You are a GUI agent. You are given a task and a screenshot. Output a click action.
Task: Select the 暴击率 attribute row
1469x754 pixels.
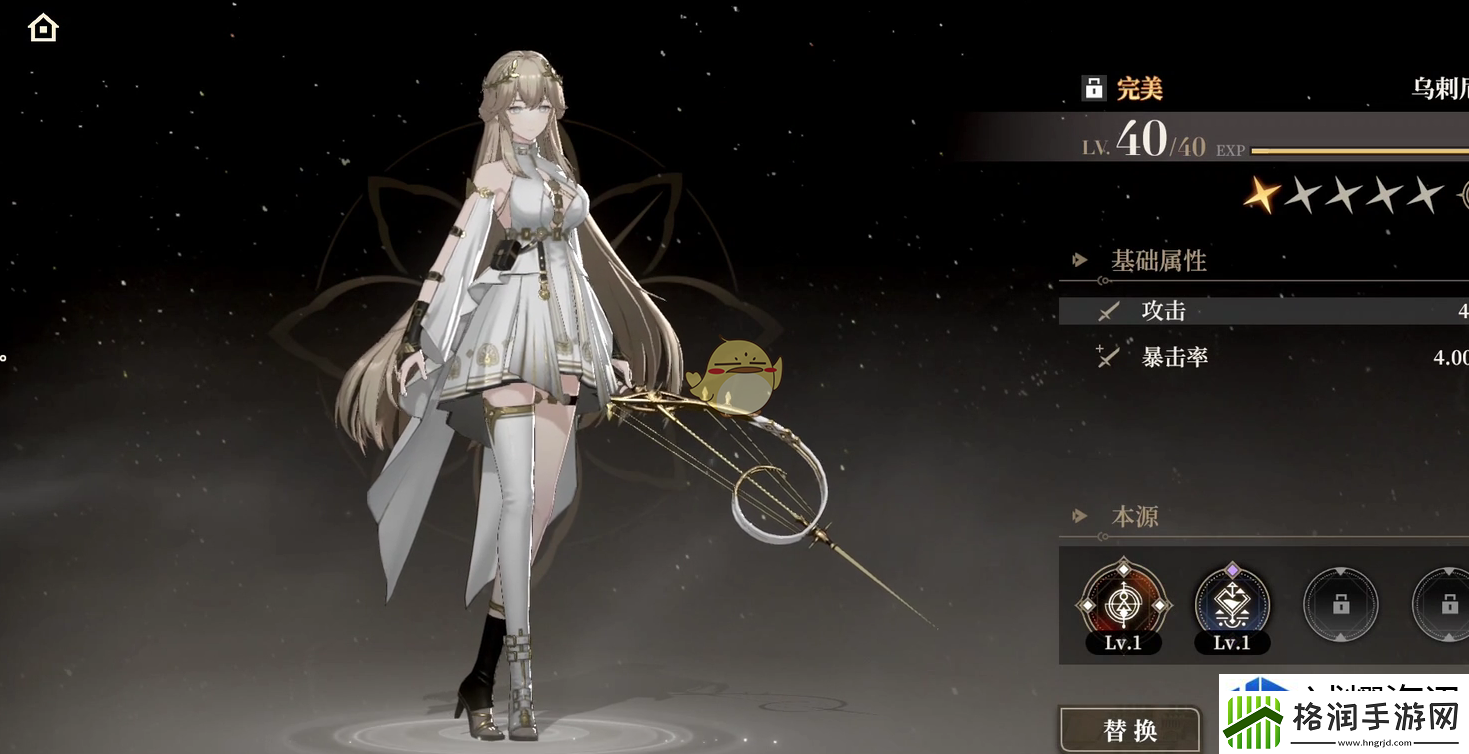(x=1262, y=357)
